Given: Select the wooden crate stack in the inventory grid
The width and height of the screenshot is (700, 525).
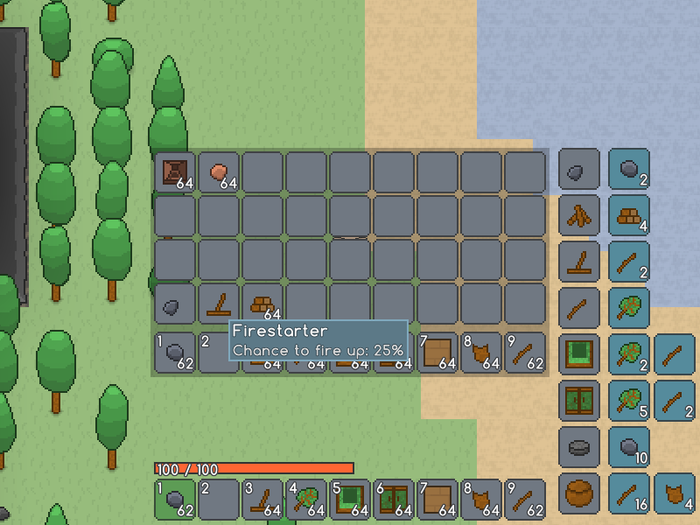Looking at the screenshot, I should click(175, 172).
